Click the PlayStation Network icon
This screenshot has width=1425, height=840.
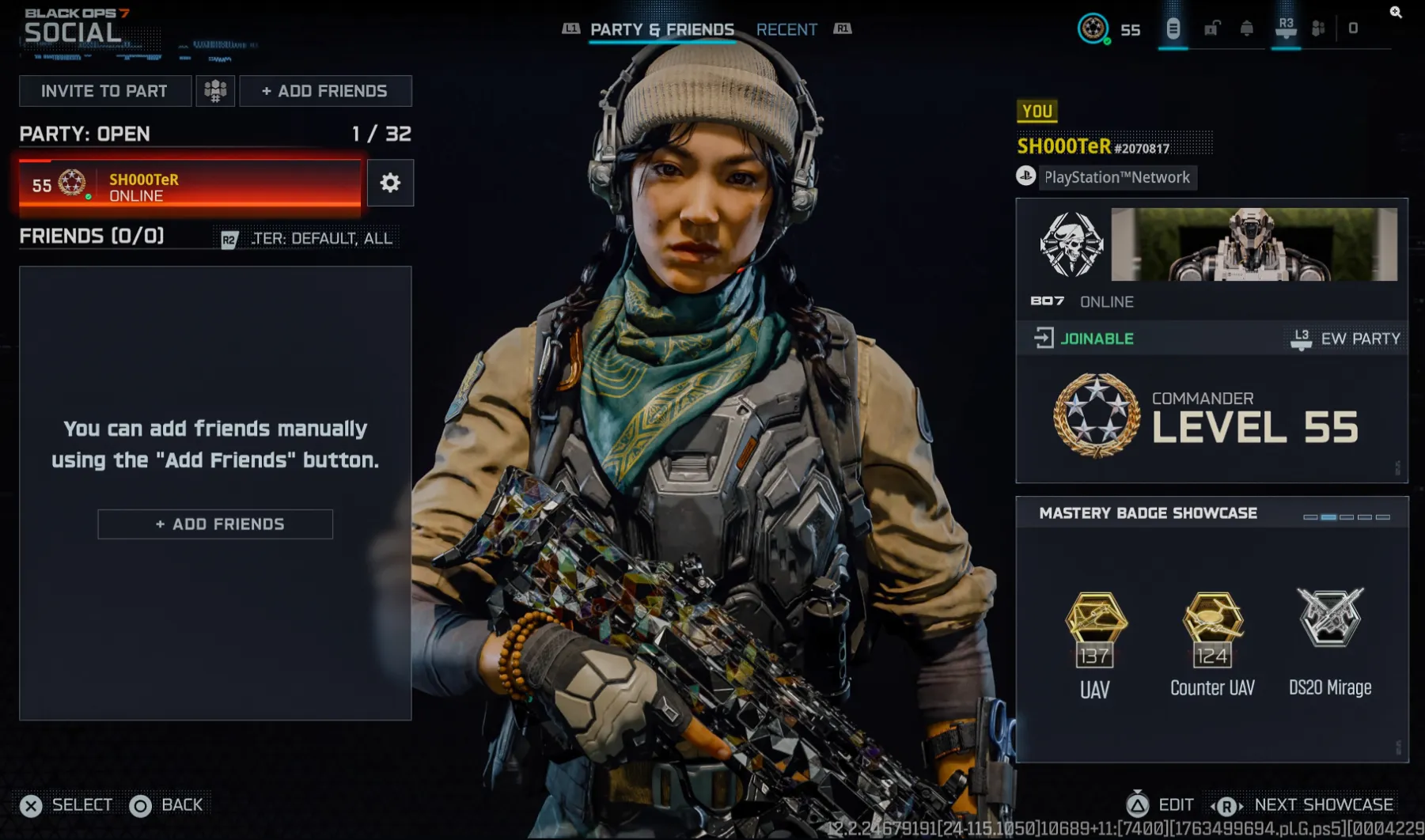point(1025,176)
